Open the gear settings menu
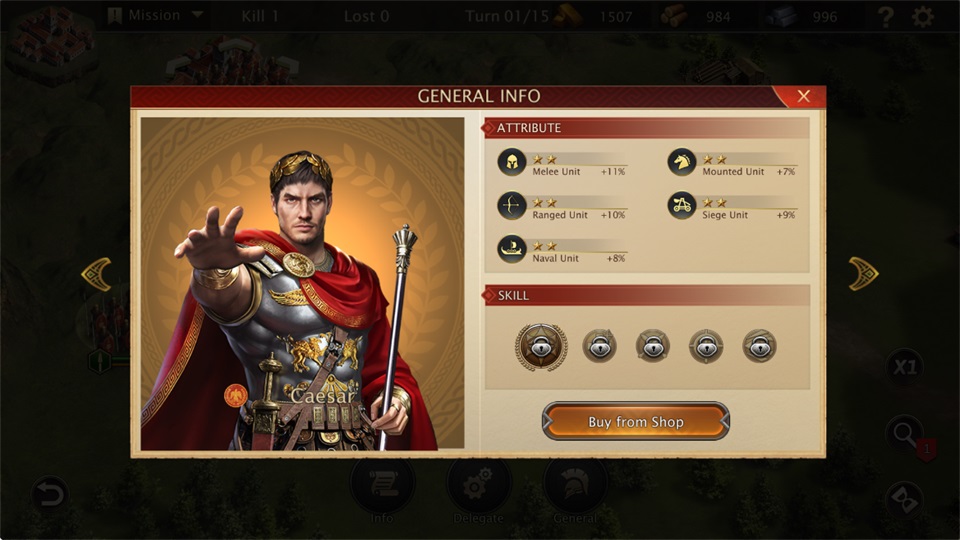This screenshot has width=960, height=540. tap(923, 17)
